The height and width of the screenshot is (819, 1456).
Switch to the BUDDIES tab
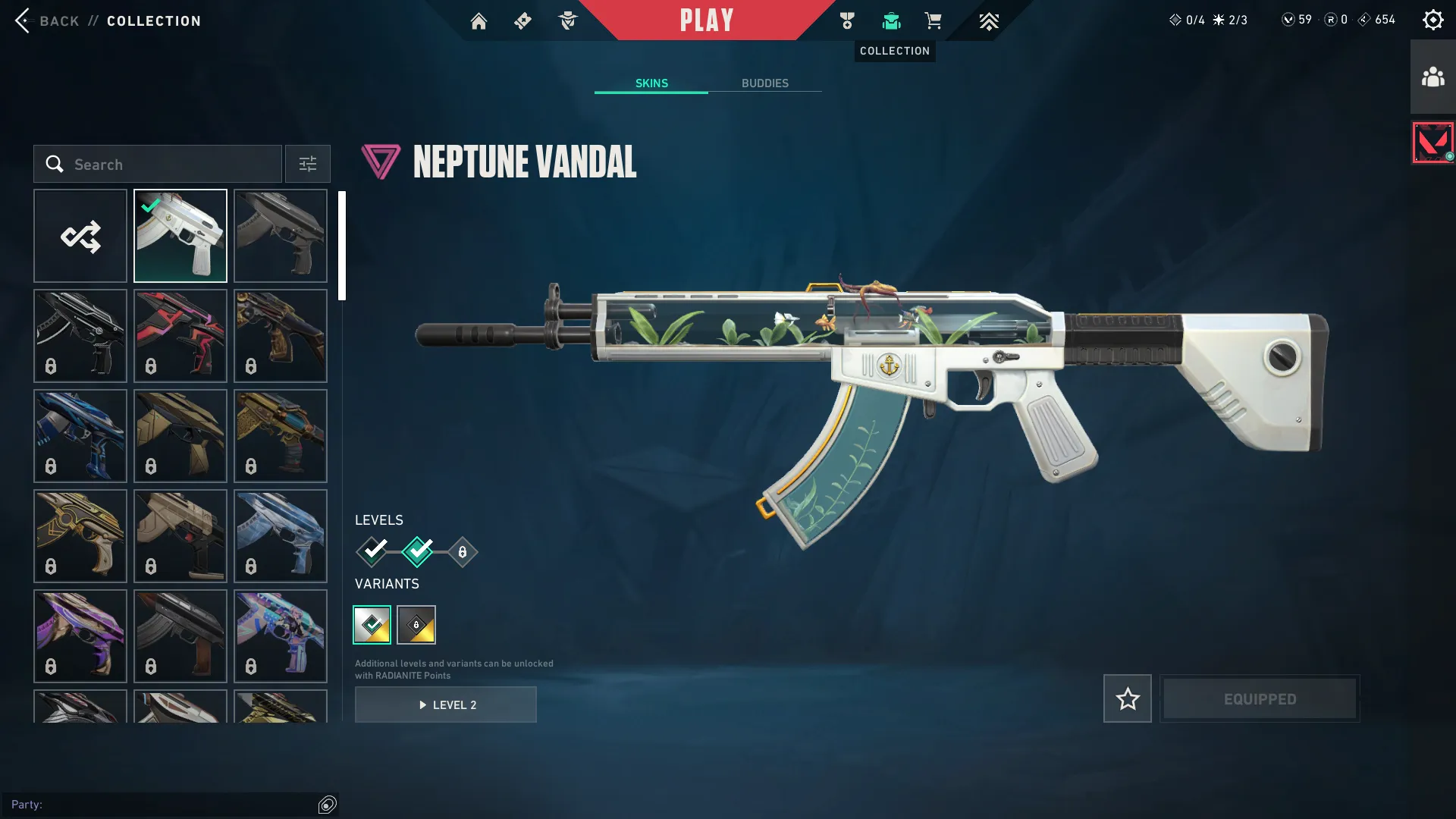[765, 83]
